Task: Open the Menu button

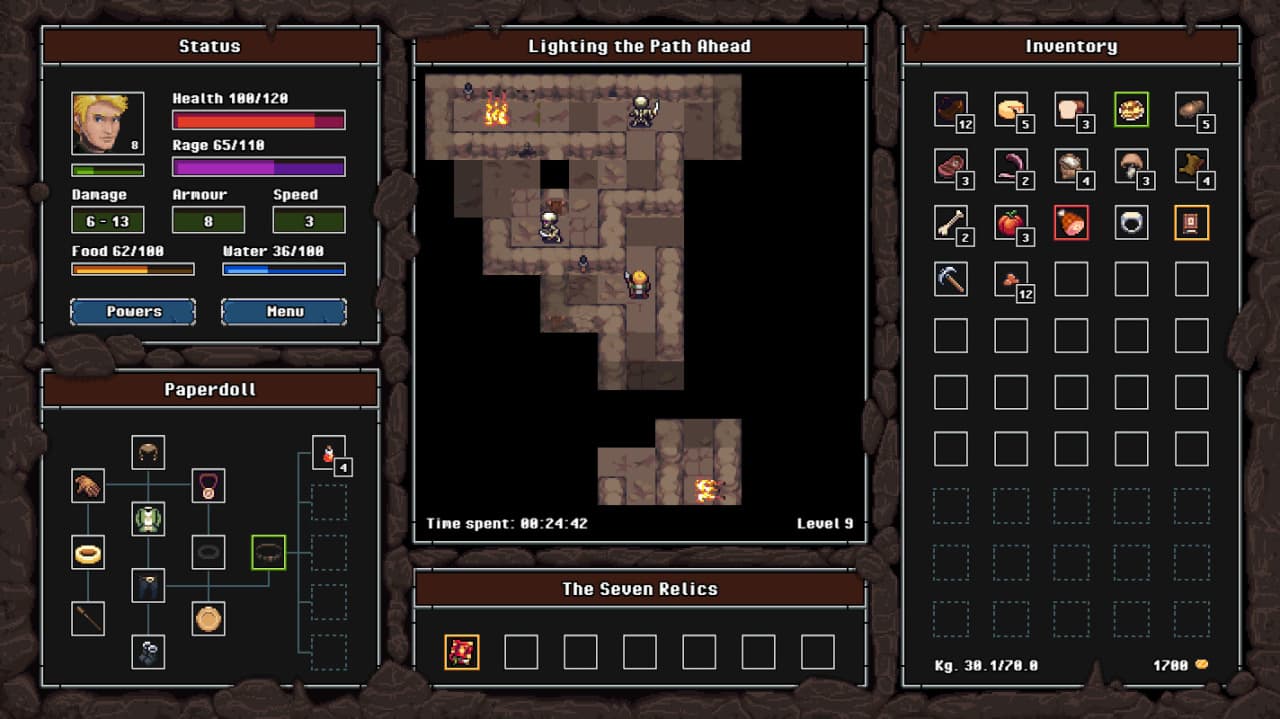Action: point(284,312)
